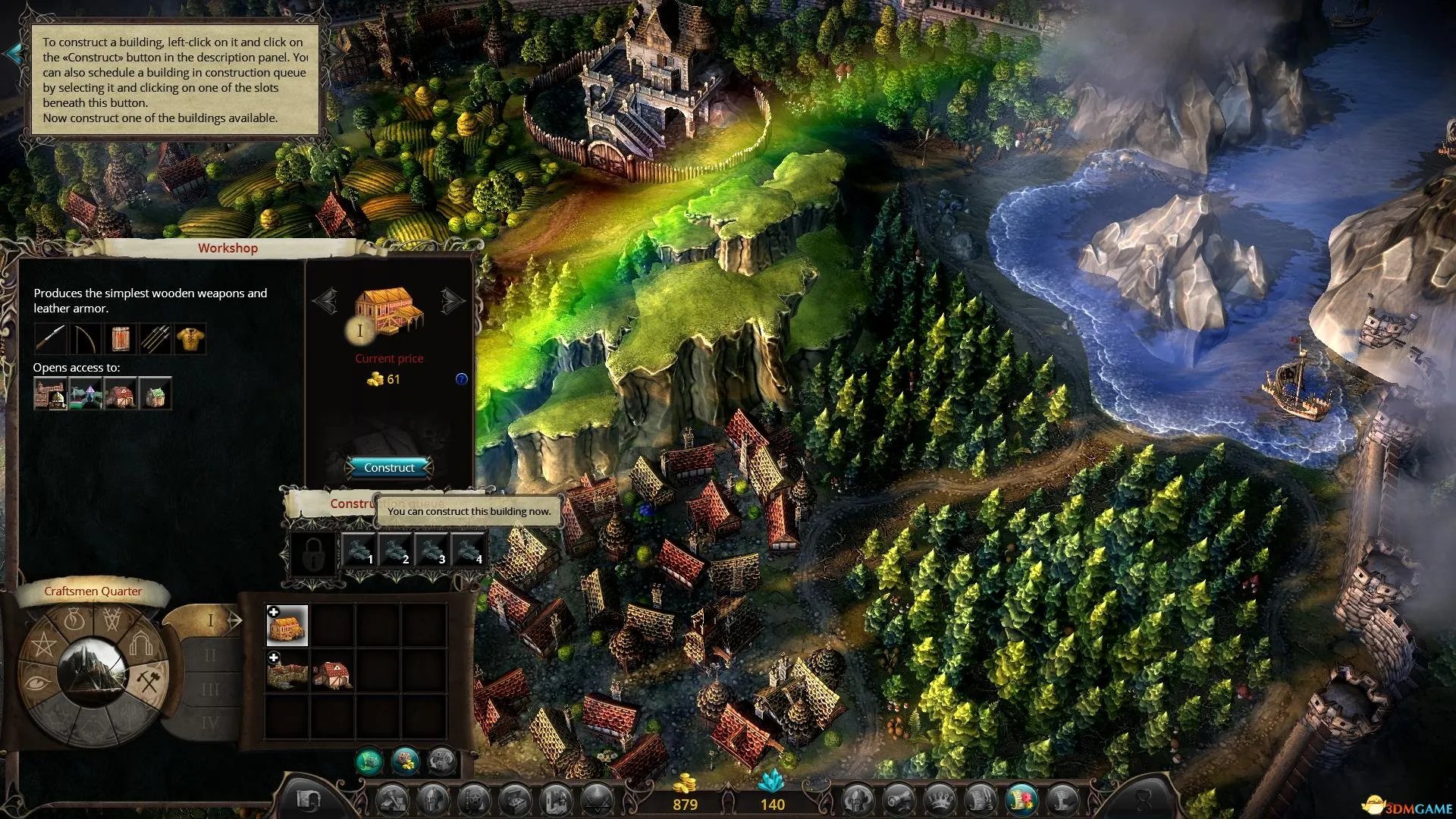Select the Workshop building thumbnail in the grid

(x=287, y=625)
